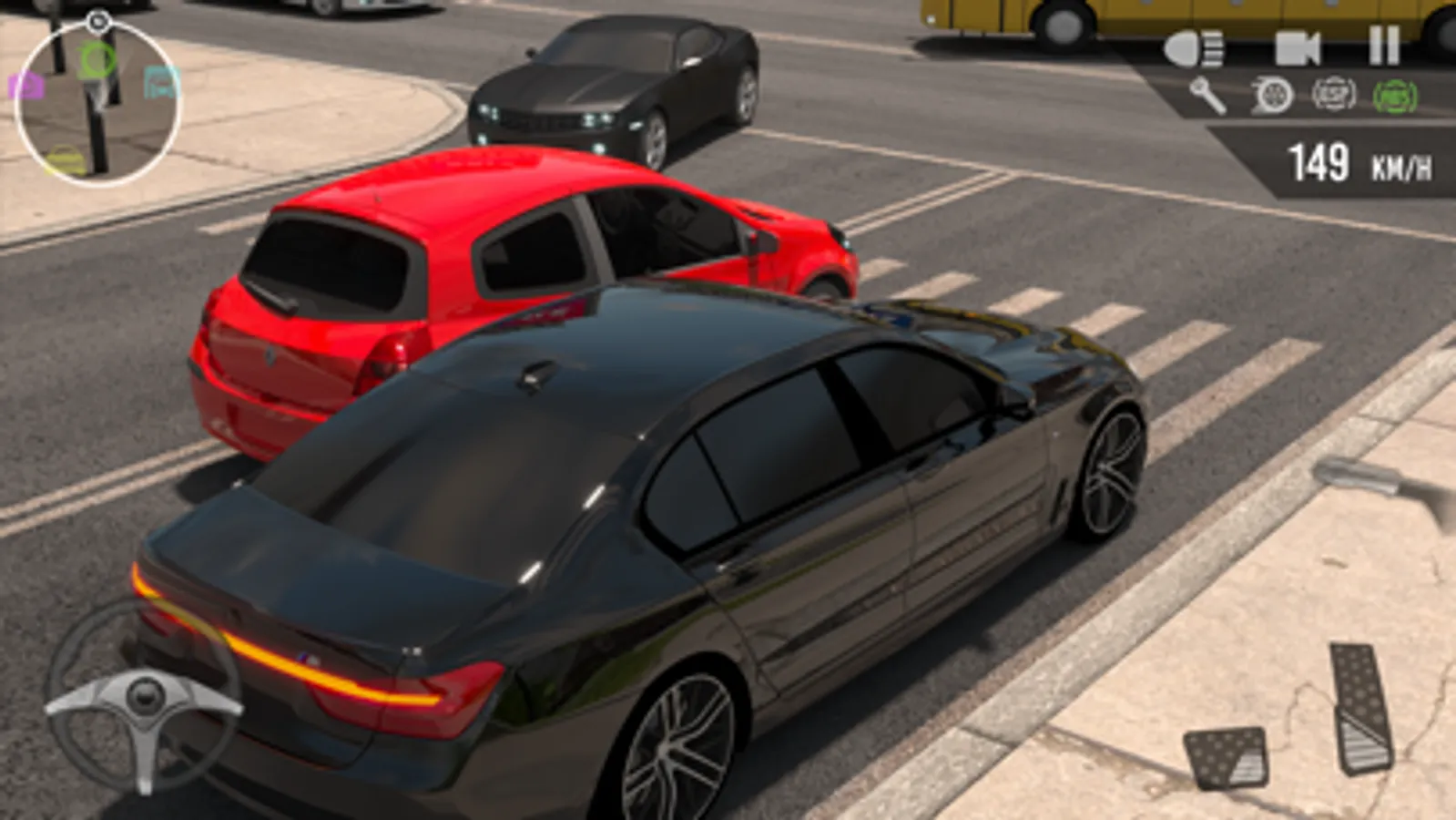The image size is (1456, 820).
Task: Click the compass marker atop the minimap
Action: coord(98,19)
